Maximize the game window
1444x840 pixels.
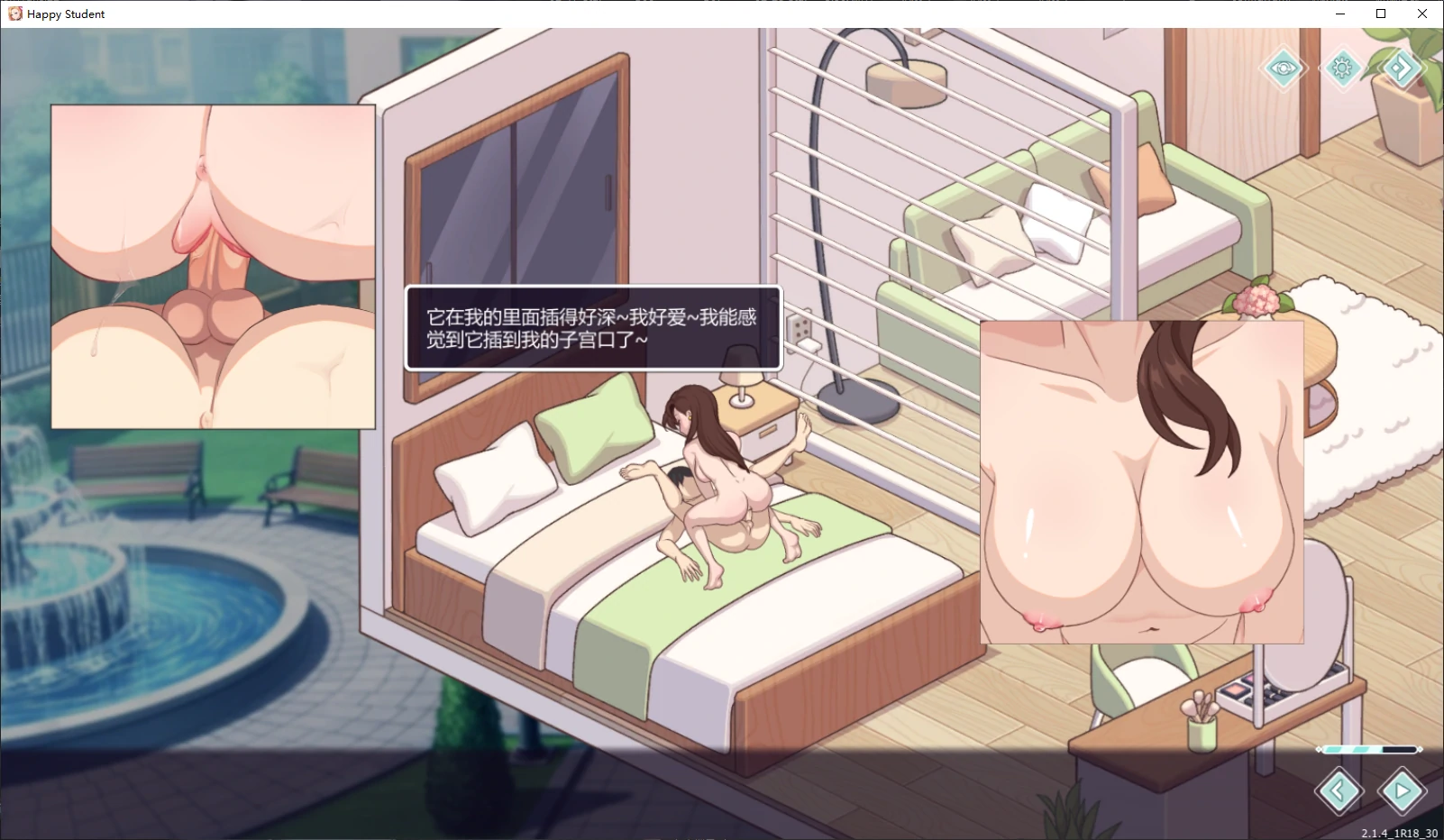(1381, 14)
